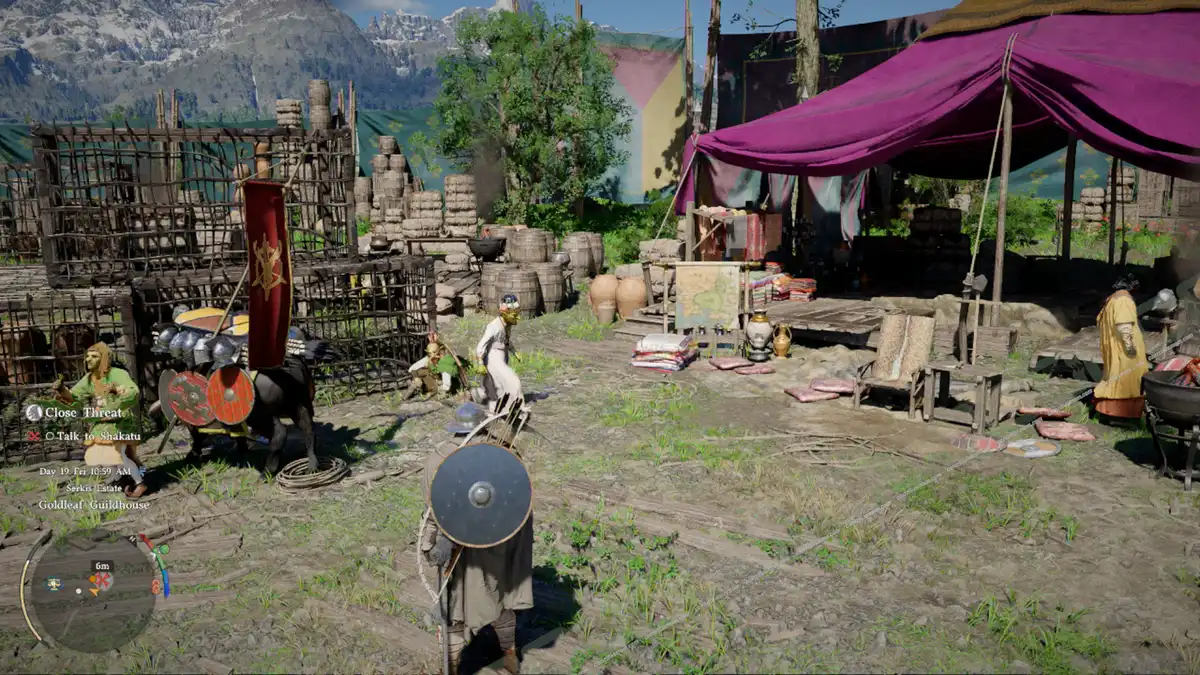Click the red X quest marker on minimap

pyautogui.click(x=101, y=580)
